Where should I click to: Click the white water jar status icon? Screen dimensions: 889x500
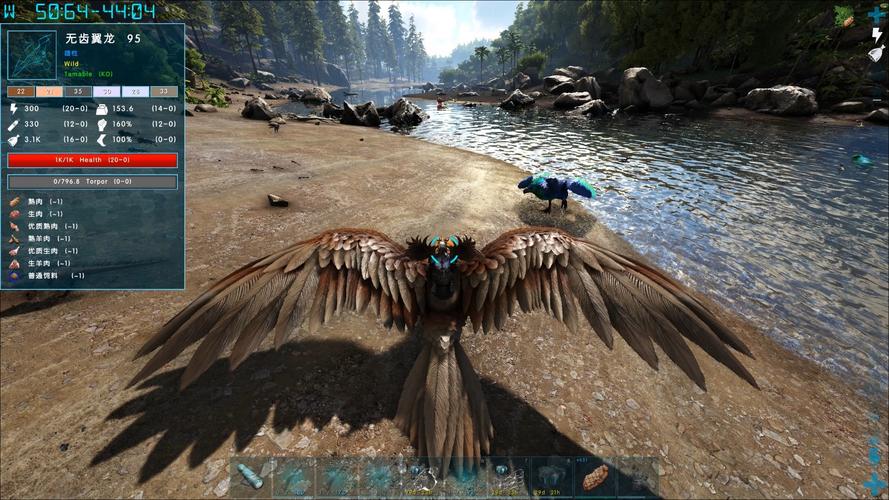pos(876,54)
